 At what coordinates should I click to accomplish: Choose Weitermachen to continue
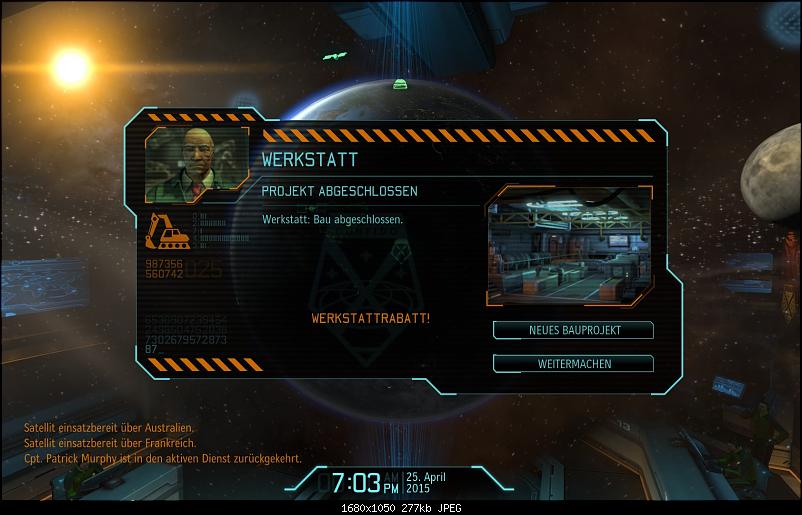click(x=573, y=363)
